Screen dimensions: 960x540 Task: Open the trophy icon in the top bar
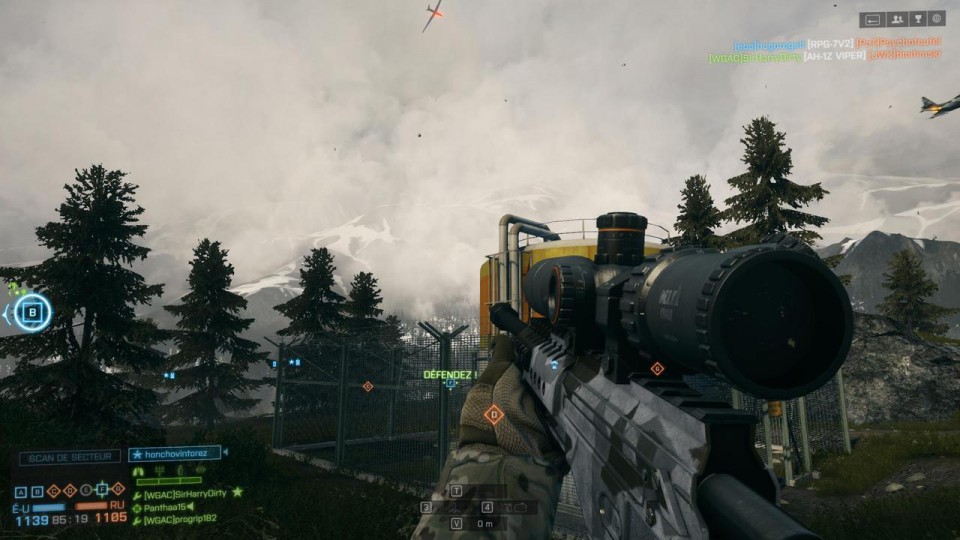click(916, 18)
